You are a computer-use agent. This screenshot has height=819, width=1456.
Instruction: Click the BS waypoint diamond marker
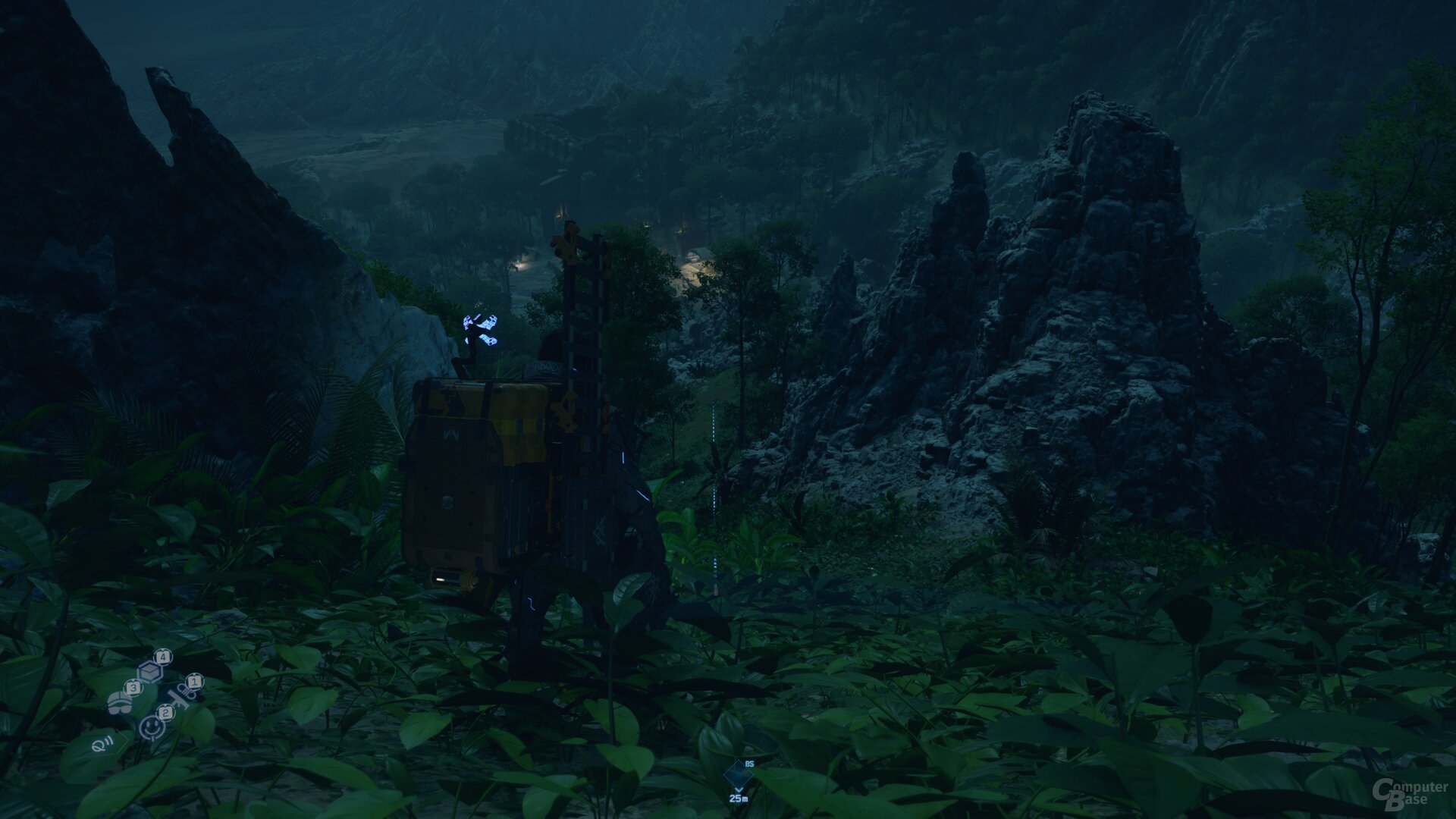[x=739, y=775]
